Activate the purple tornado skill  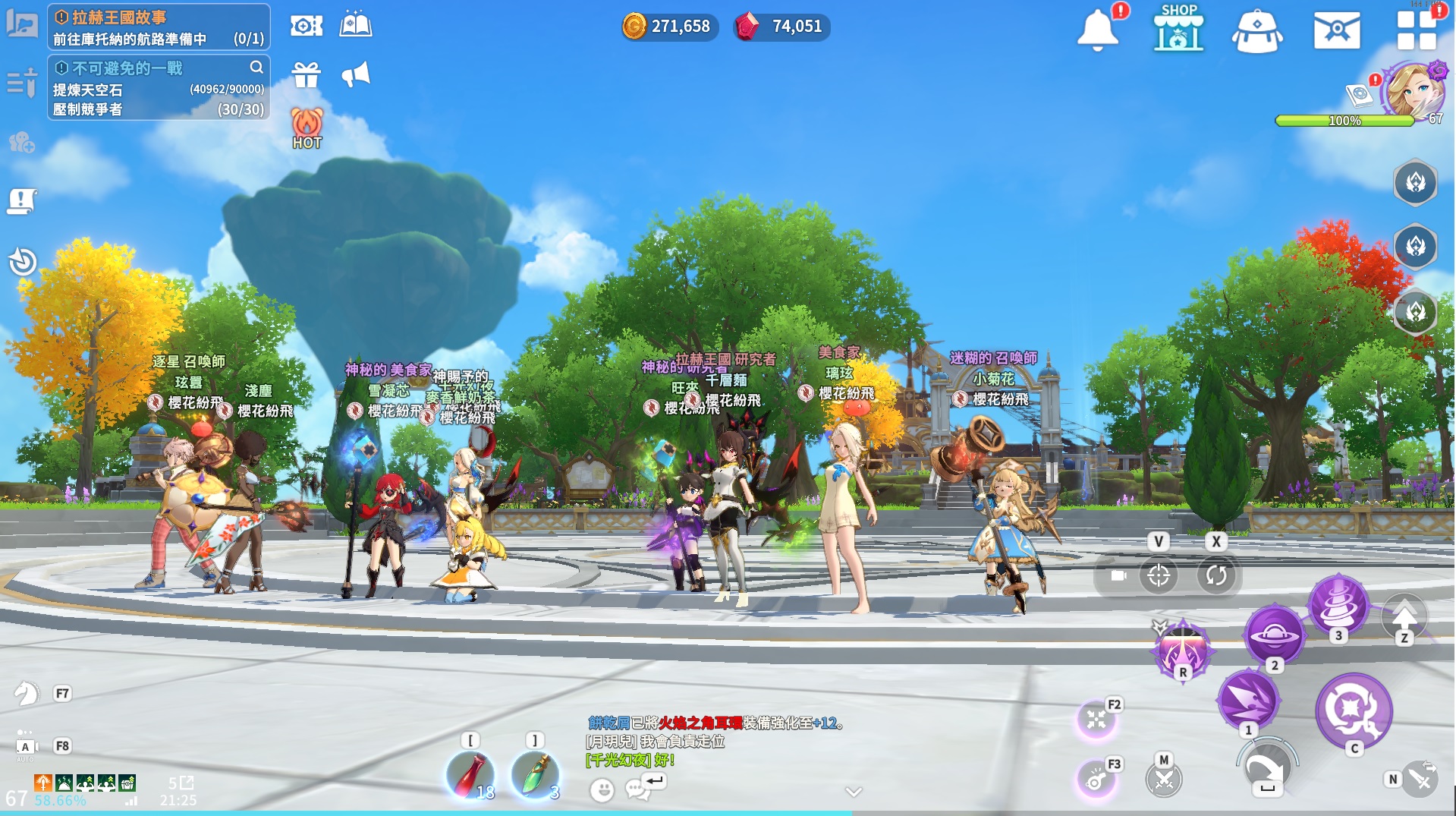[x=1338, y=605]
